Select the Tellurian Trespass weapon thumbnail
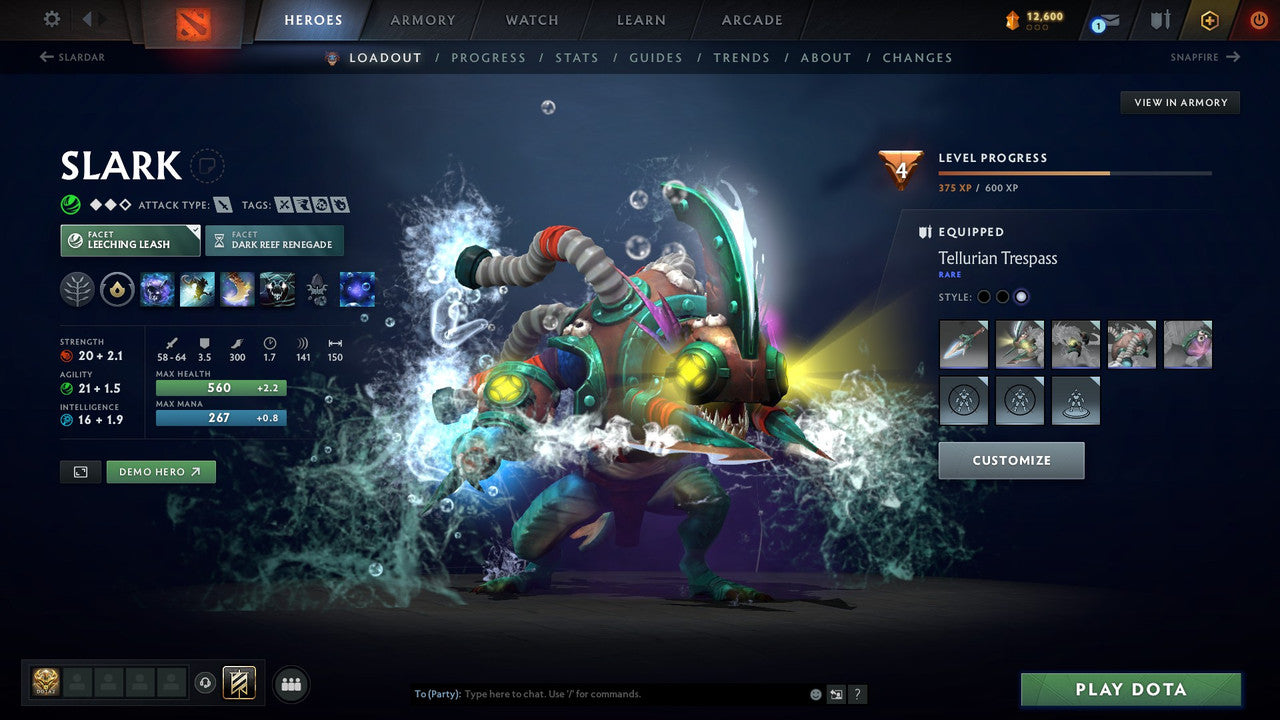This screenshot has height=720, width=1280. pos(963,344)
